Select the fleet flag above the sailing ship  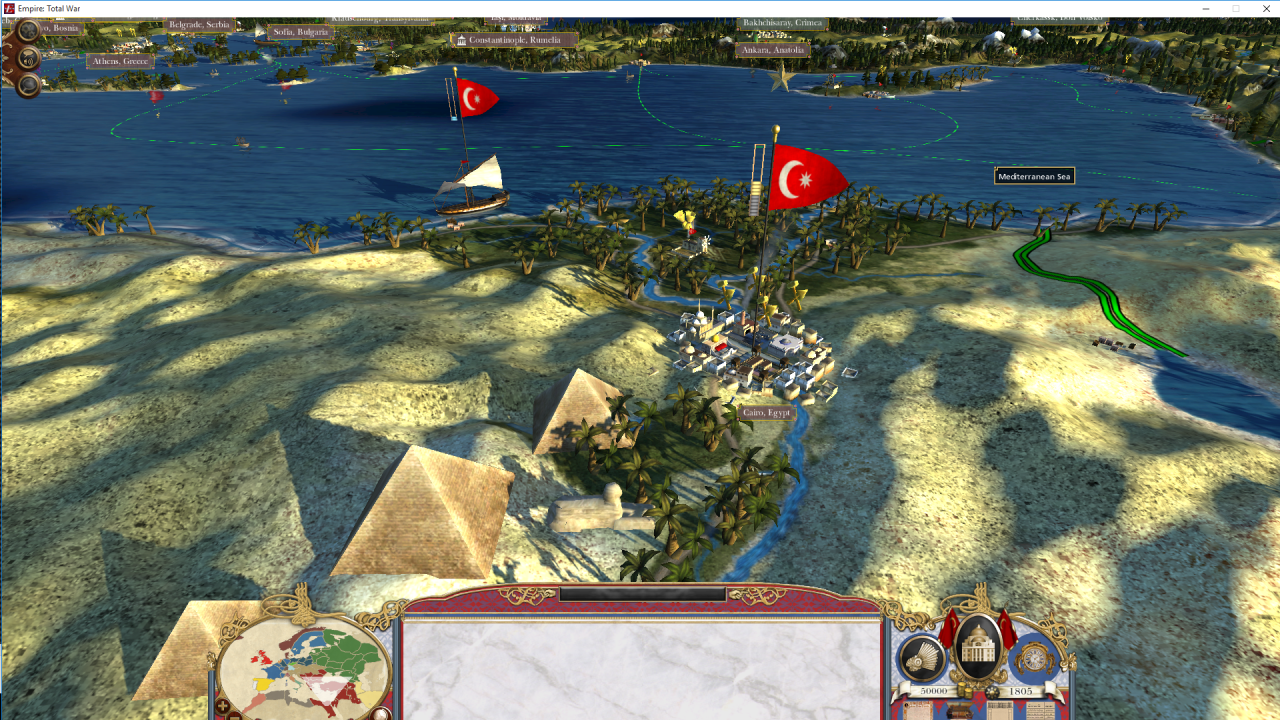[x=476, y=97]
